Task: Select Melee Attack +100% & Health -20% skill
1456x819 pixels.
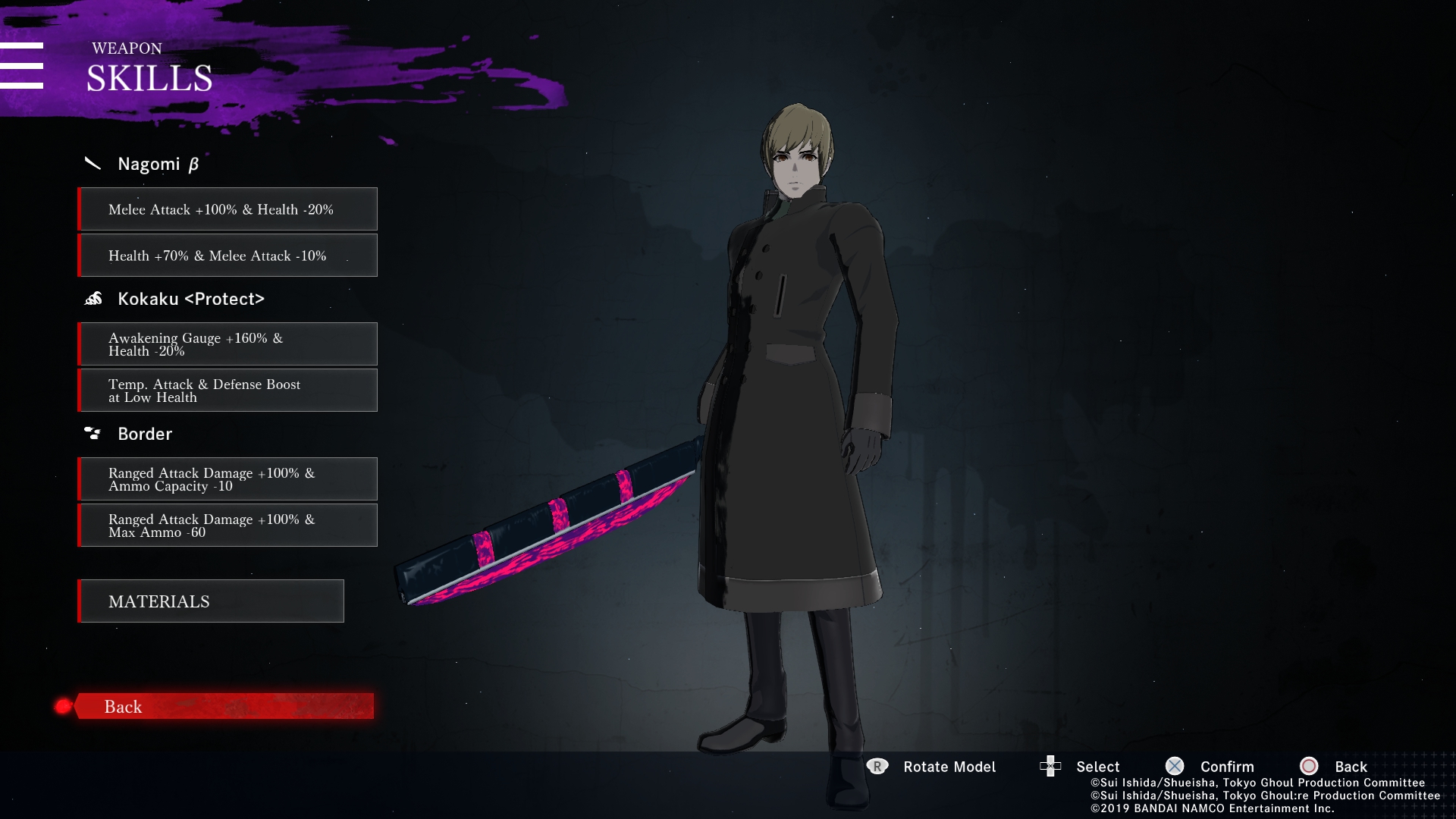Action: [227, 209]
